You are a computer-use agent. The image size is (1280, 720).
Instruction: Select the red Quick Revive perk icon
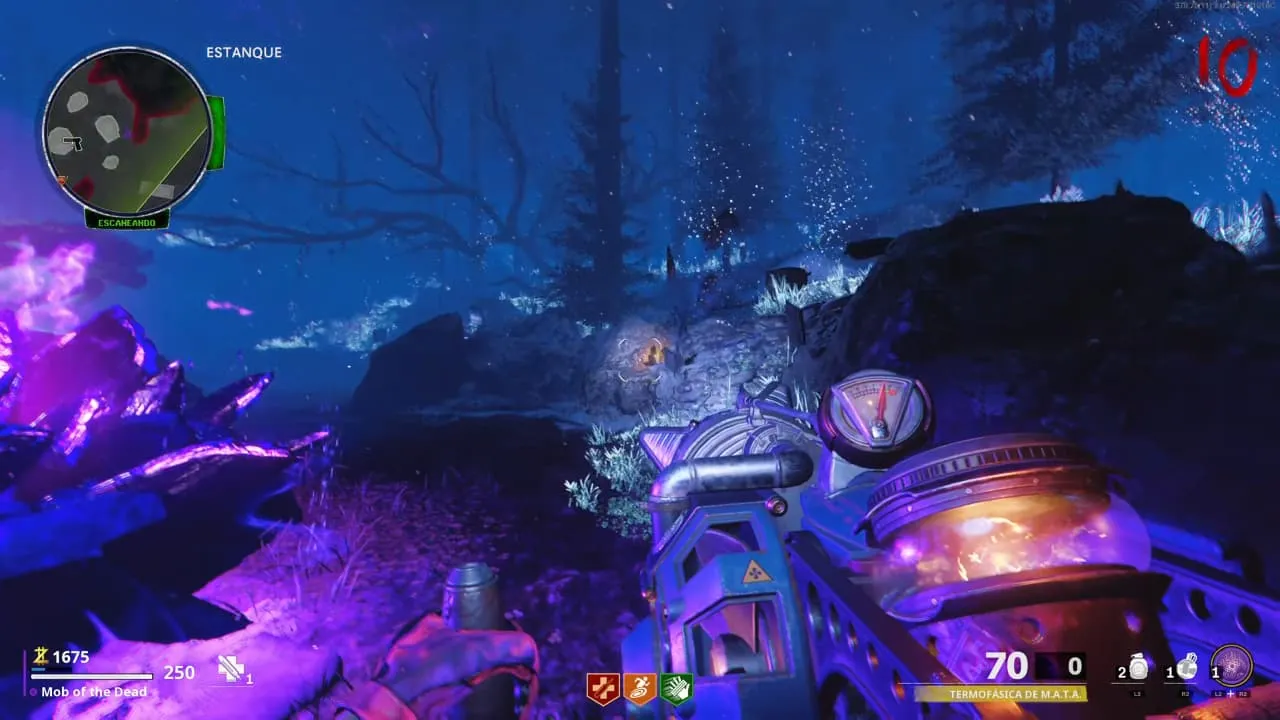pos(603,689)
